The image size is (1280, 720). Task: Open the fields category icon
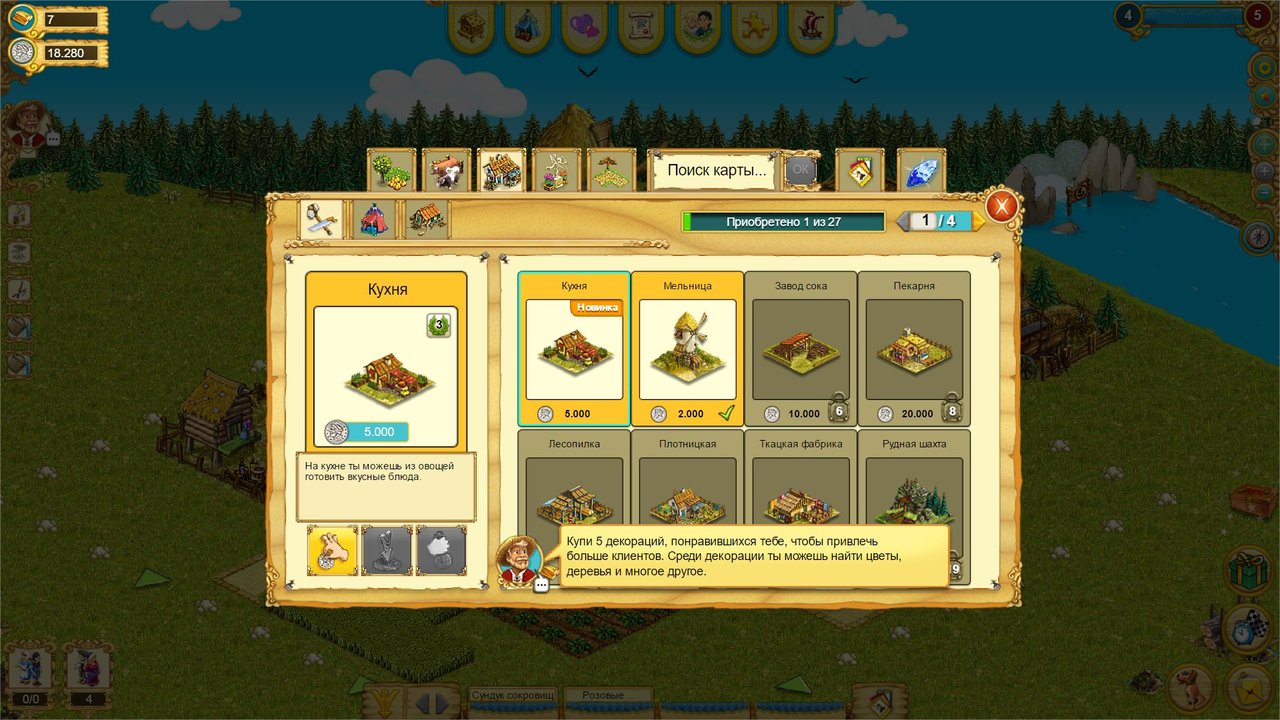point(611,170)
